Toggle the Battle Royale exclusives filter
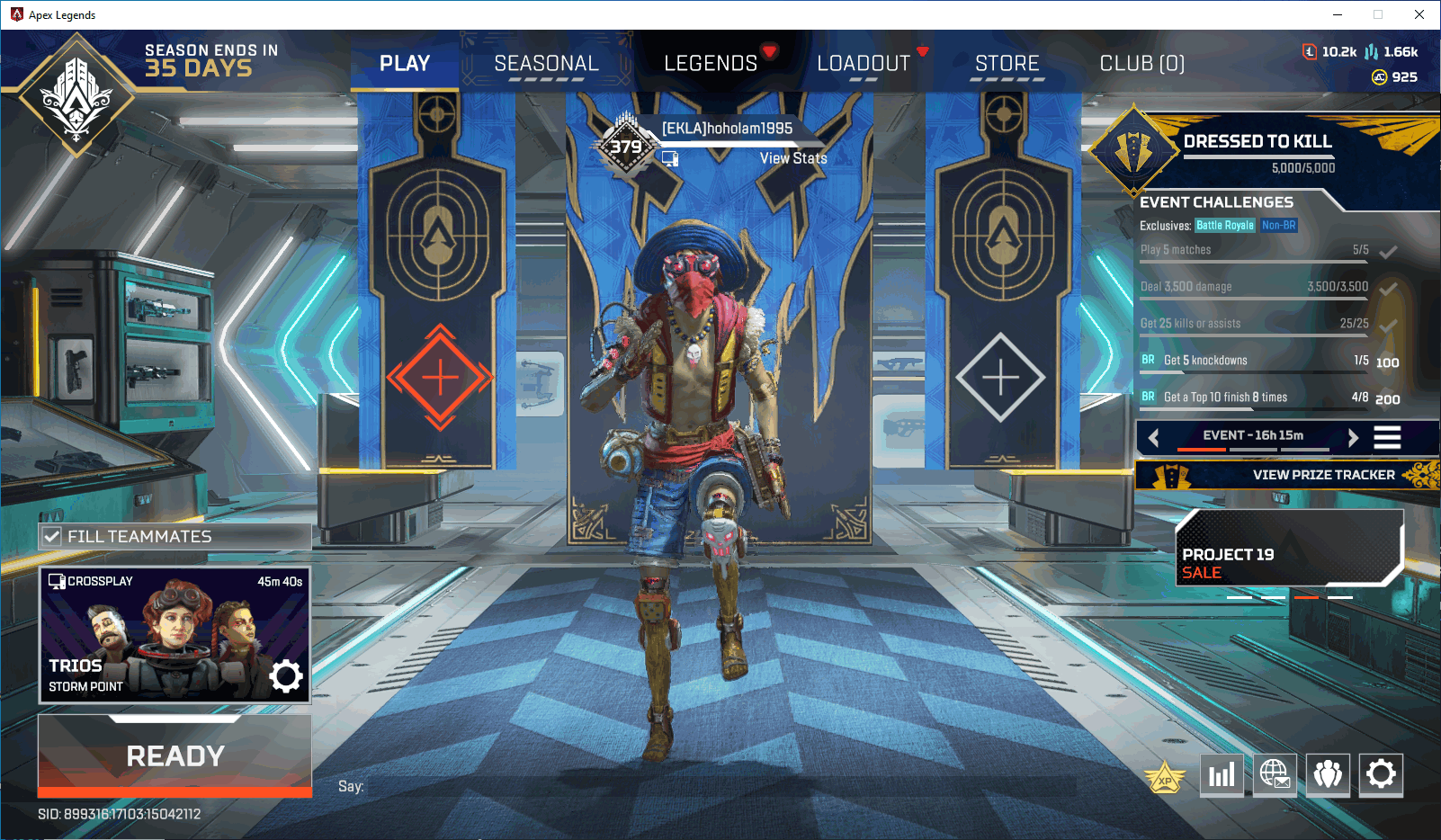This screenshot has width=1441, height=840. coord(1225,225)
